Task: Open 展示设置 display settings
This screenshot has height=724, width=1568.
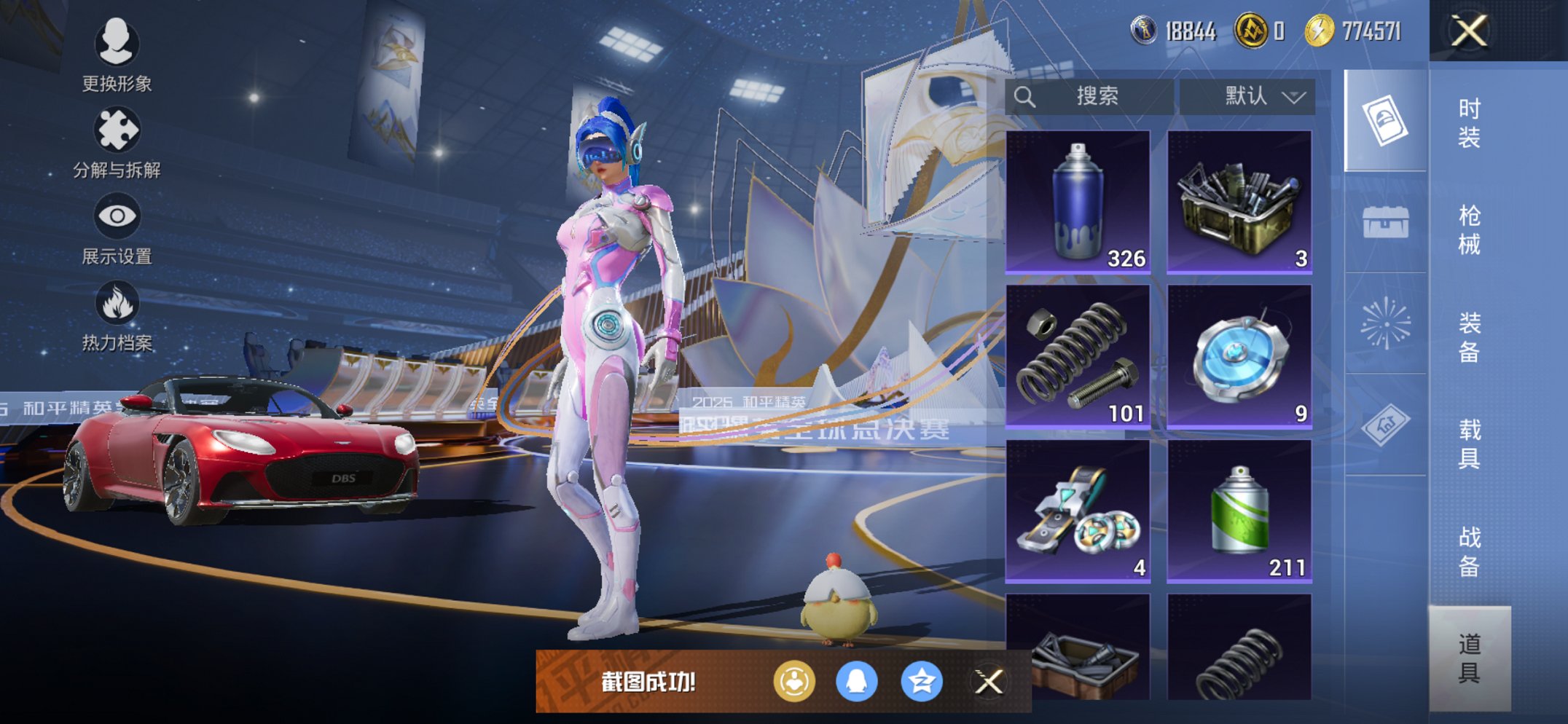Action: click(117, 229)
